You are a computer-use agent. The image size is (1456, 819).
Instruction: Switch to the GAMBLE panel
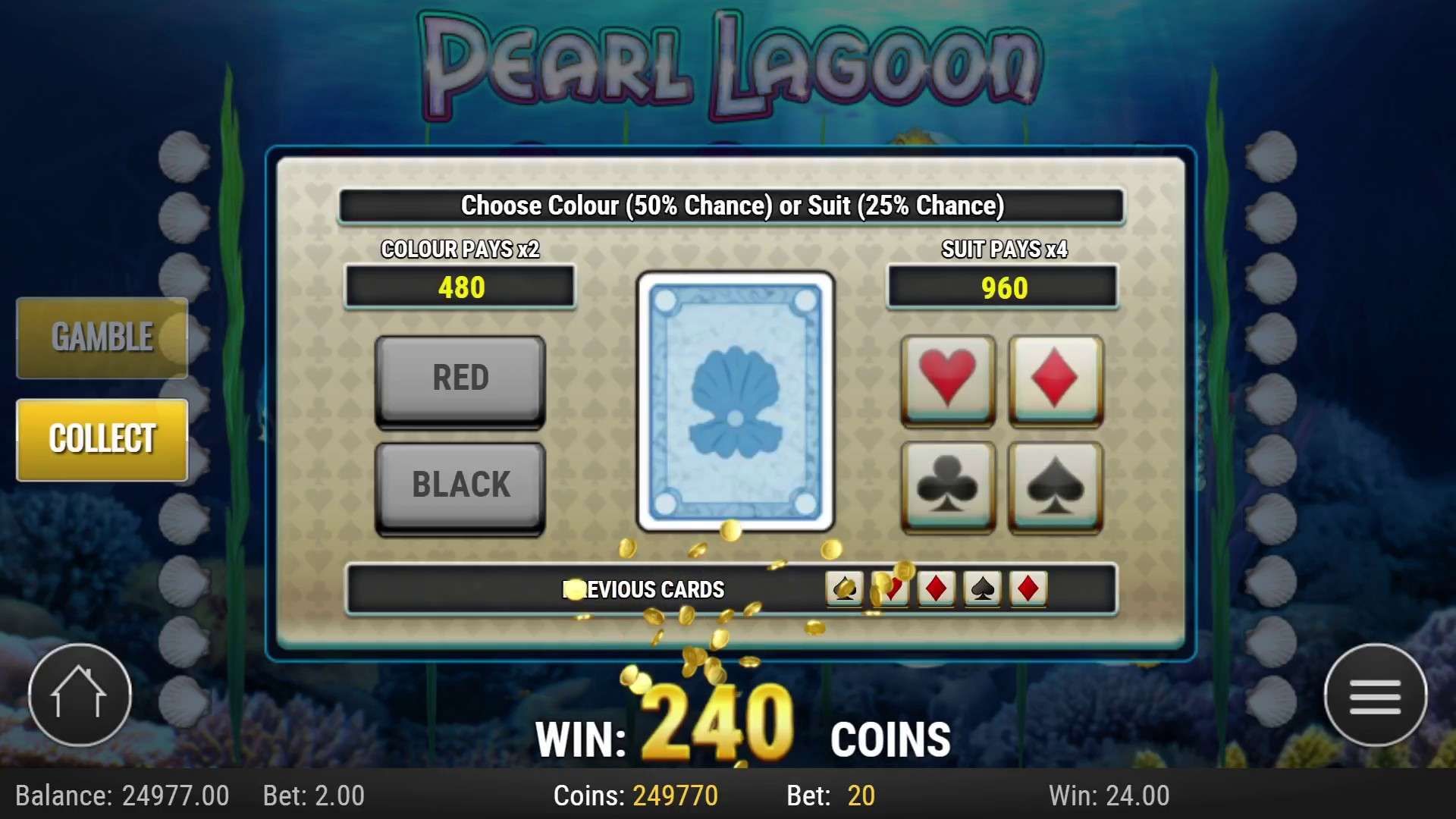click(102, 337)
